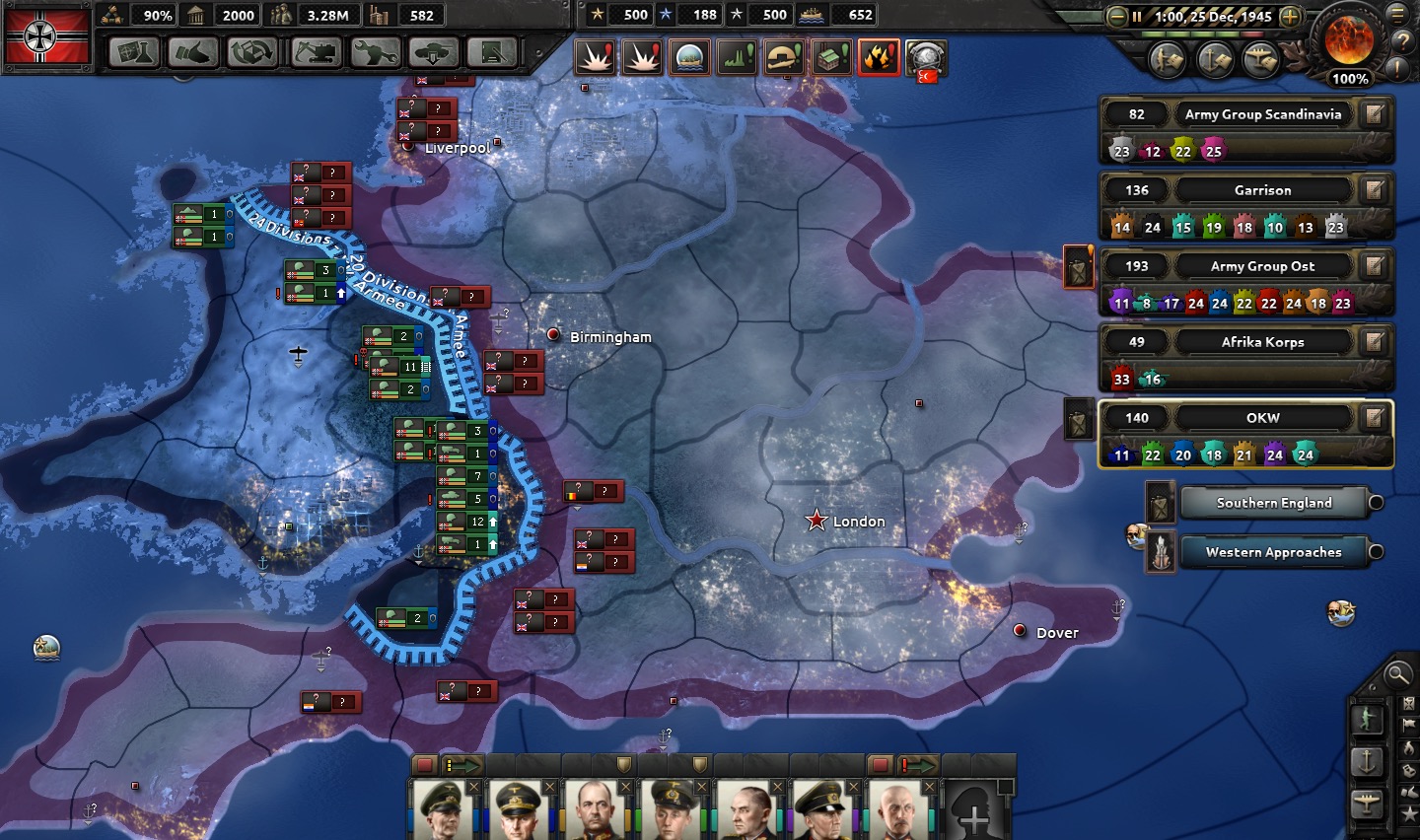Click the flaming resistance alert icon
This screenshot has width=1420, height=840.
pyautogui.click(x=878, y=57)
